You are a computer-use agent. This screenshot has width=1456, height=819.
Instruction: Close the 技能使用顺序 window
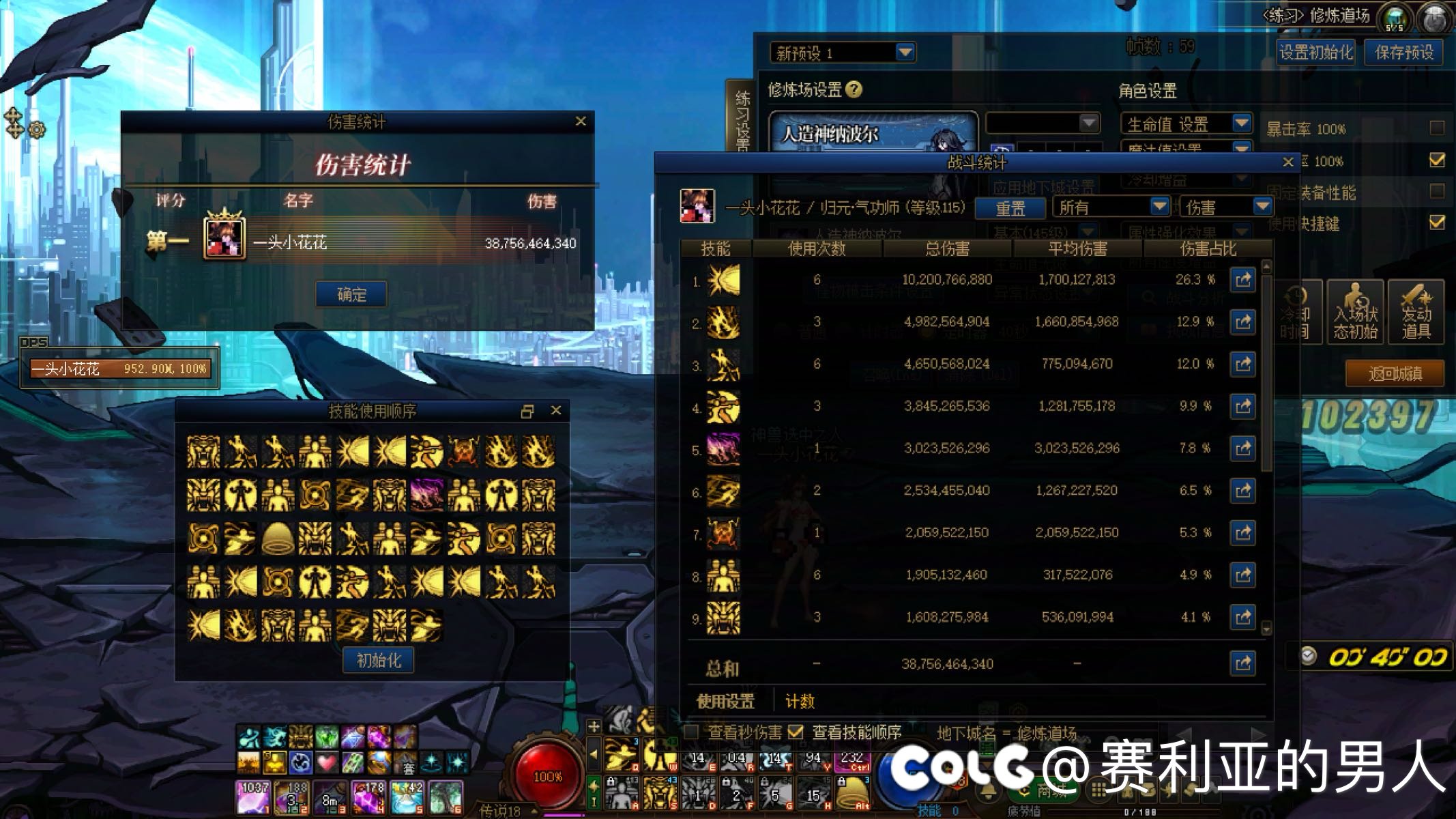[556, 411]
